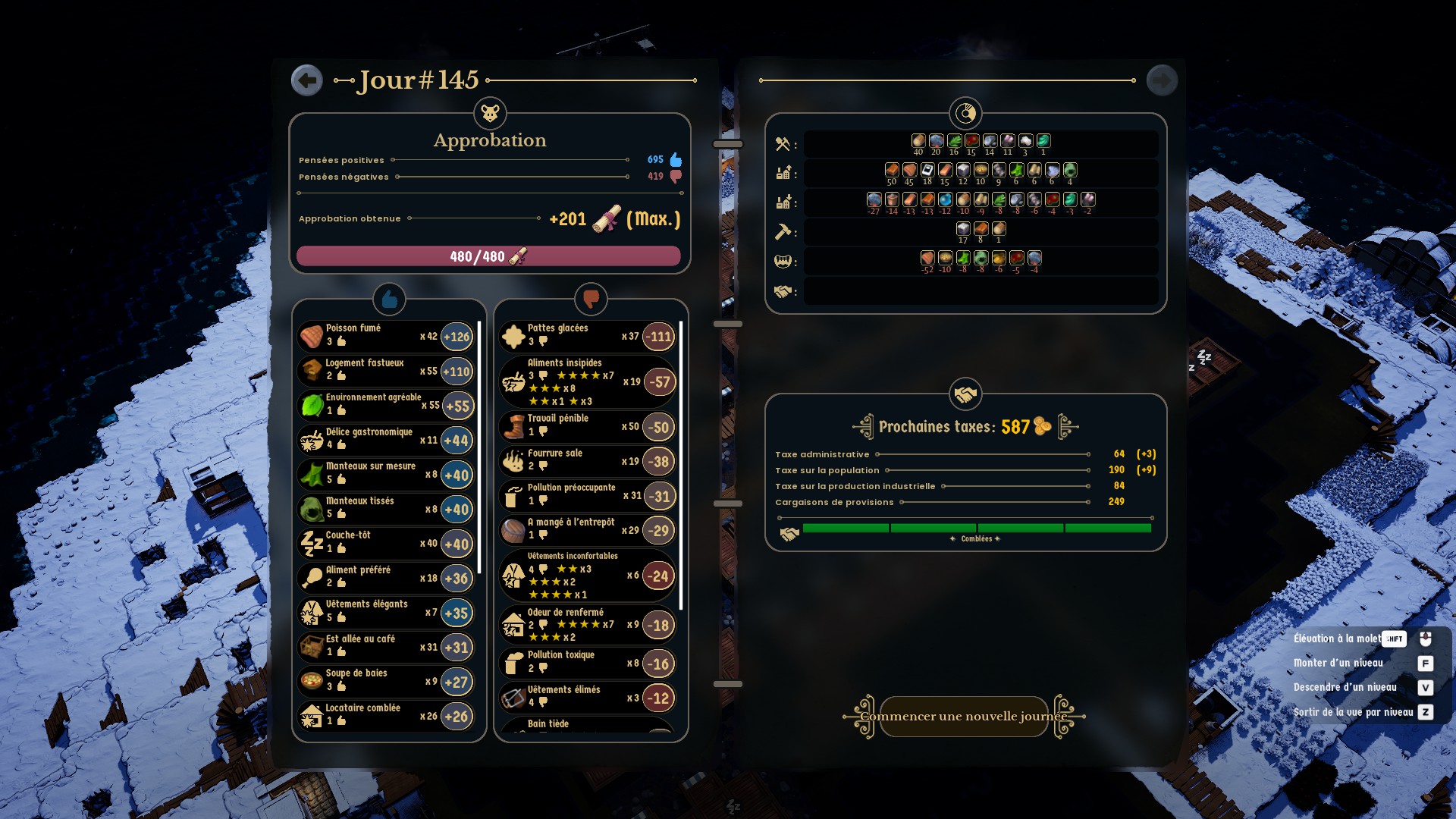Click the pie chart resources icon

(965, 114)
